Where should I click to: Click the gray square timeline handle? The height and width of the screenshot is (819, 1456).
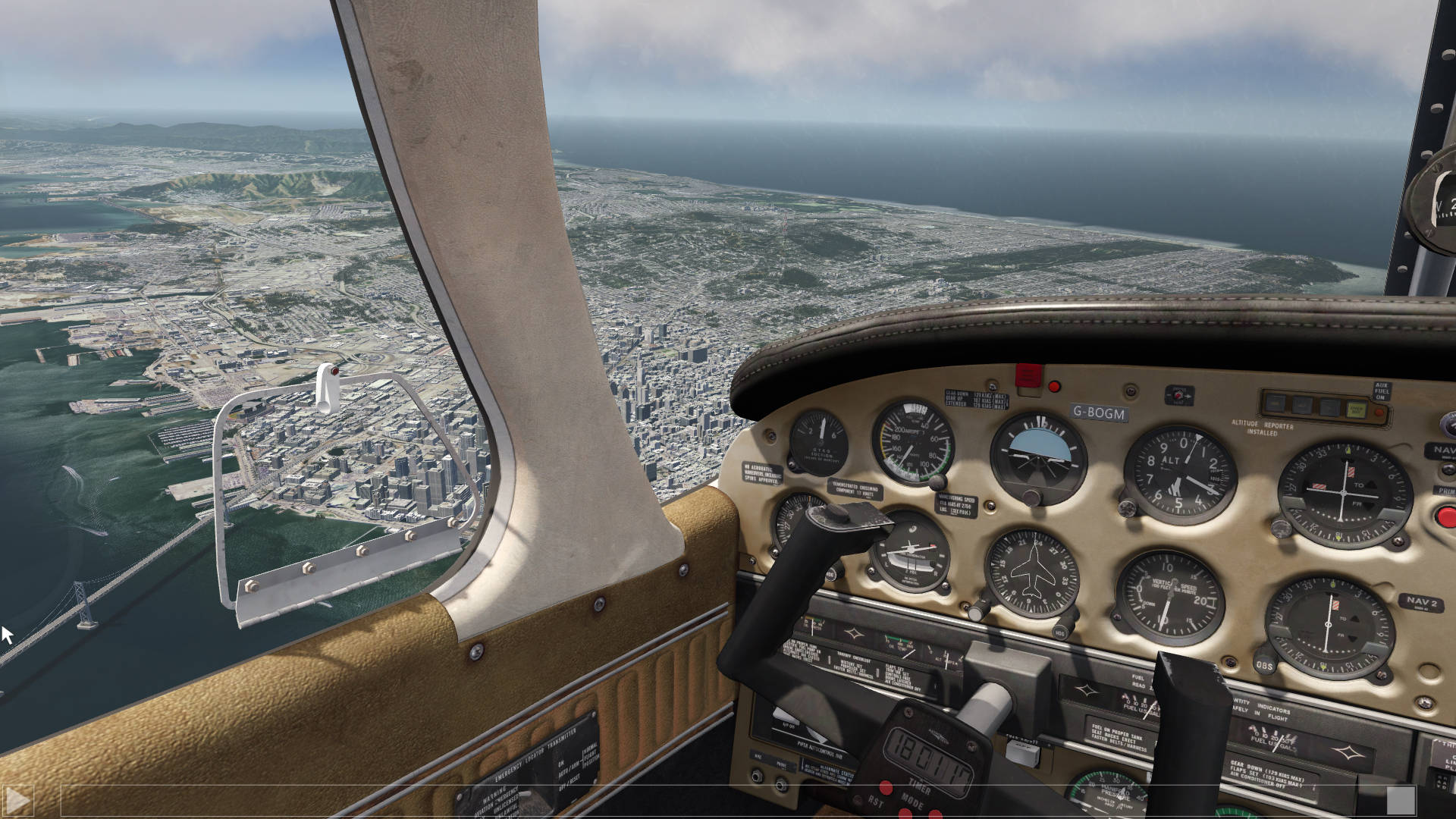1400,800
